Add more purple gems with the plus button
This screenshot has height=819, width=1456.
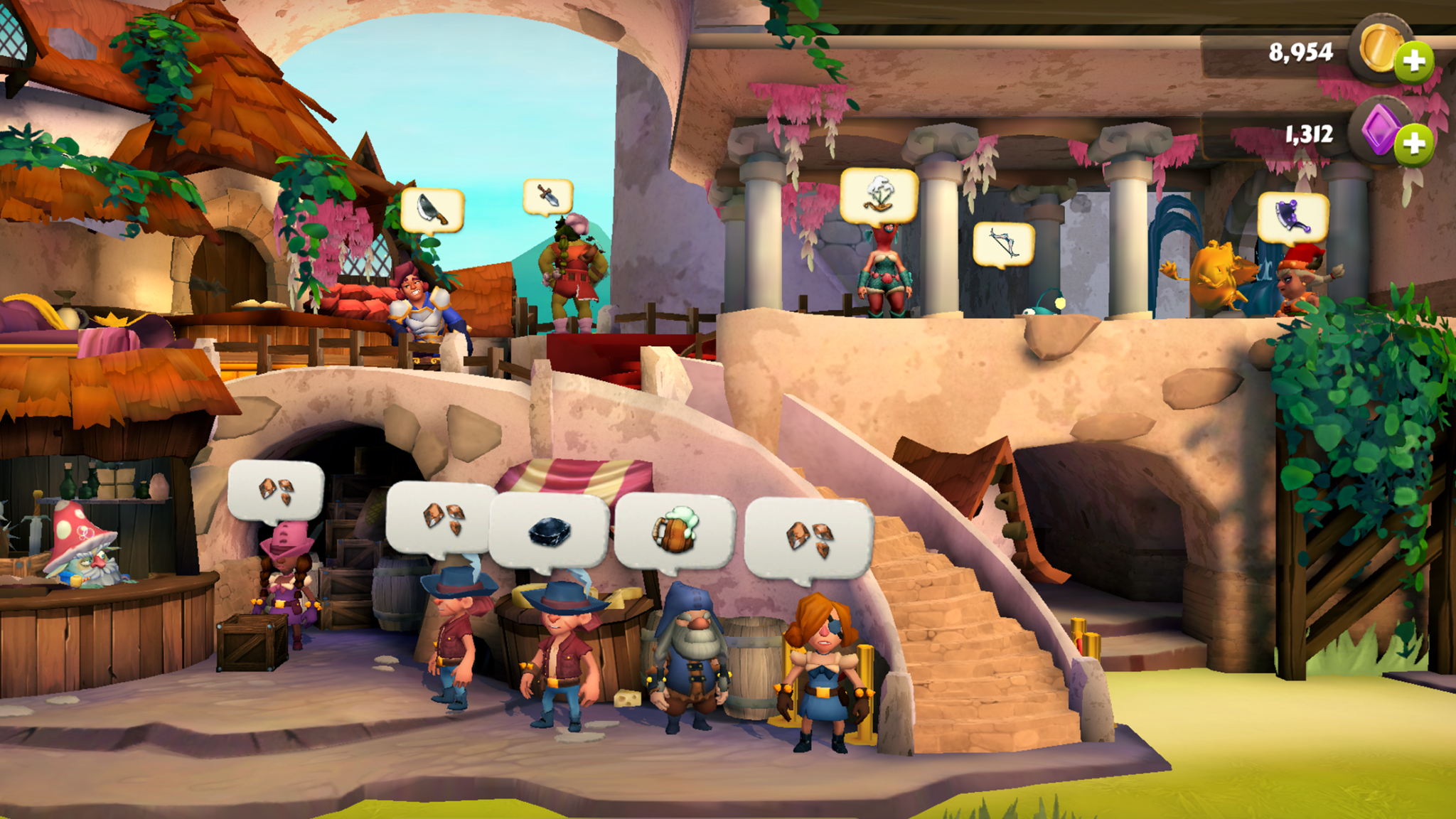(x=1413, y=144)
